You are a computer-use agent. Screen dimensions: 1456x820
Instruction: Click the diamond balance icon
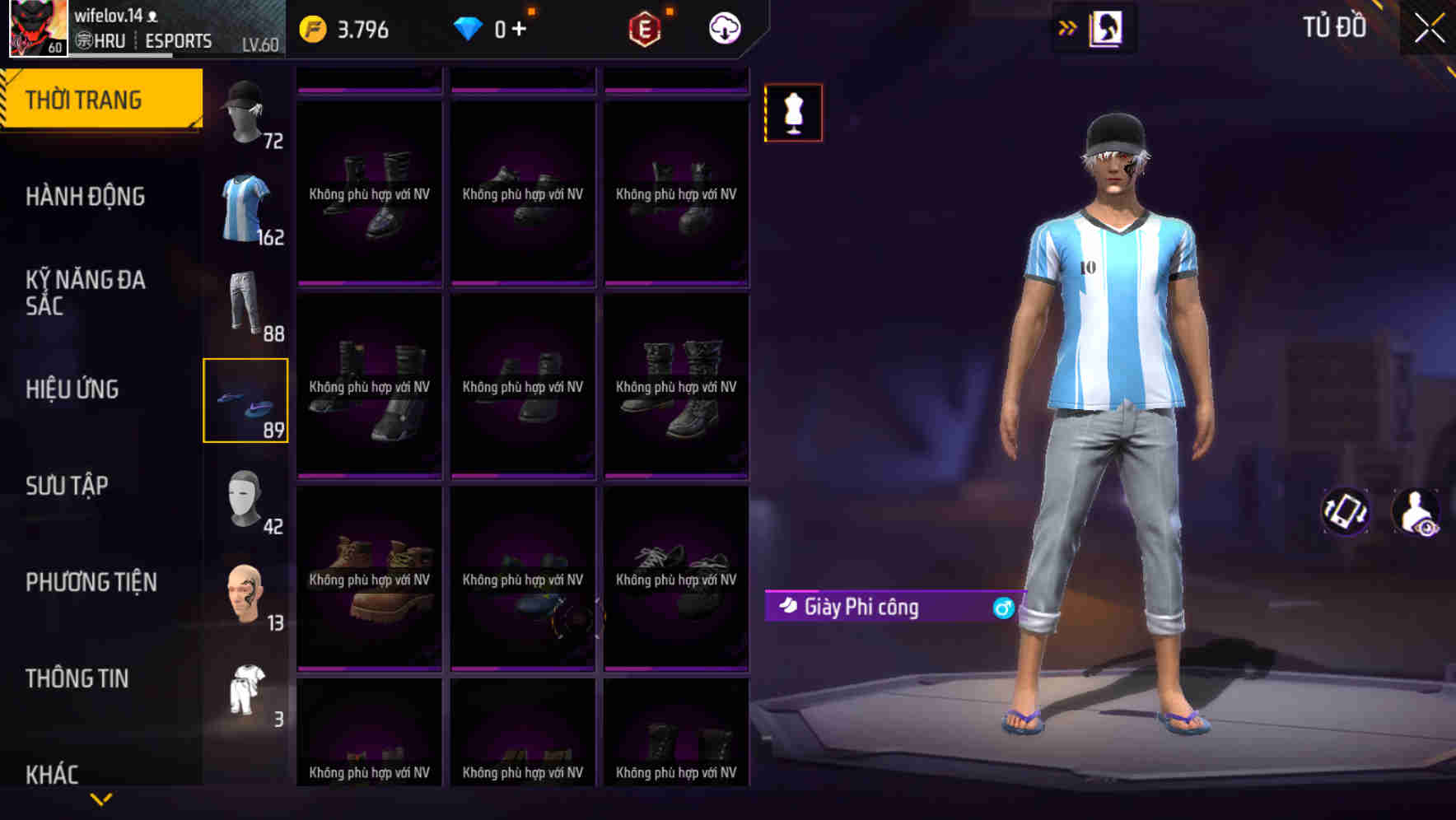[467, 27]
